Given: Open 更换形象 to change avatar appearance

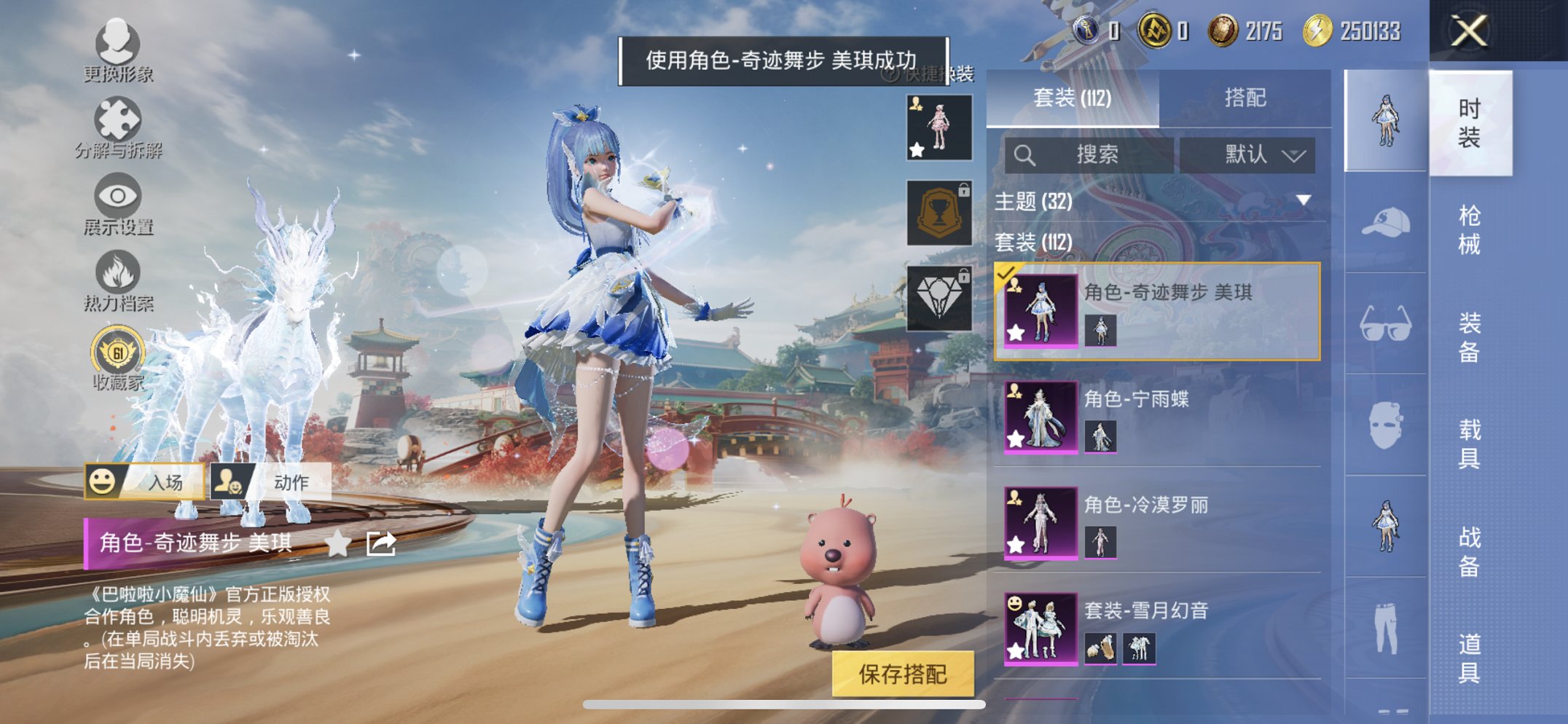Looking at the screenshot, I should point(119,45).
